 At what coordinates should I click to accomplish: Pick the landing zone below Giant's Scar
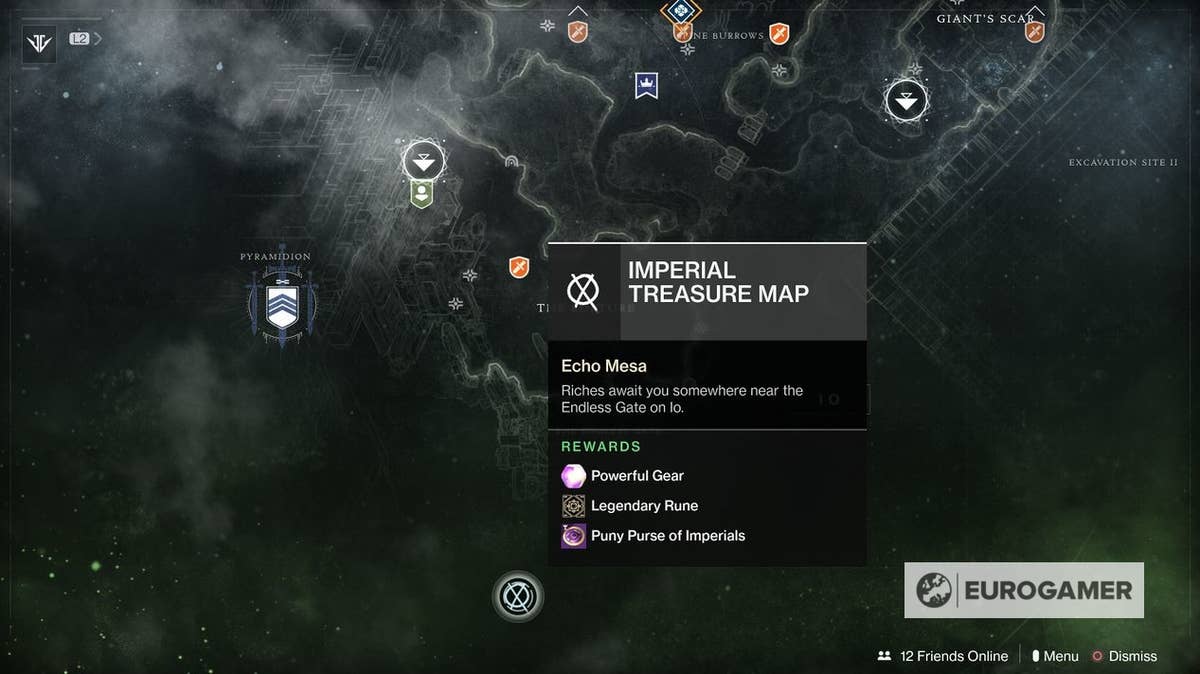coord(907,100)
